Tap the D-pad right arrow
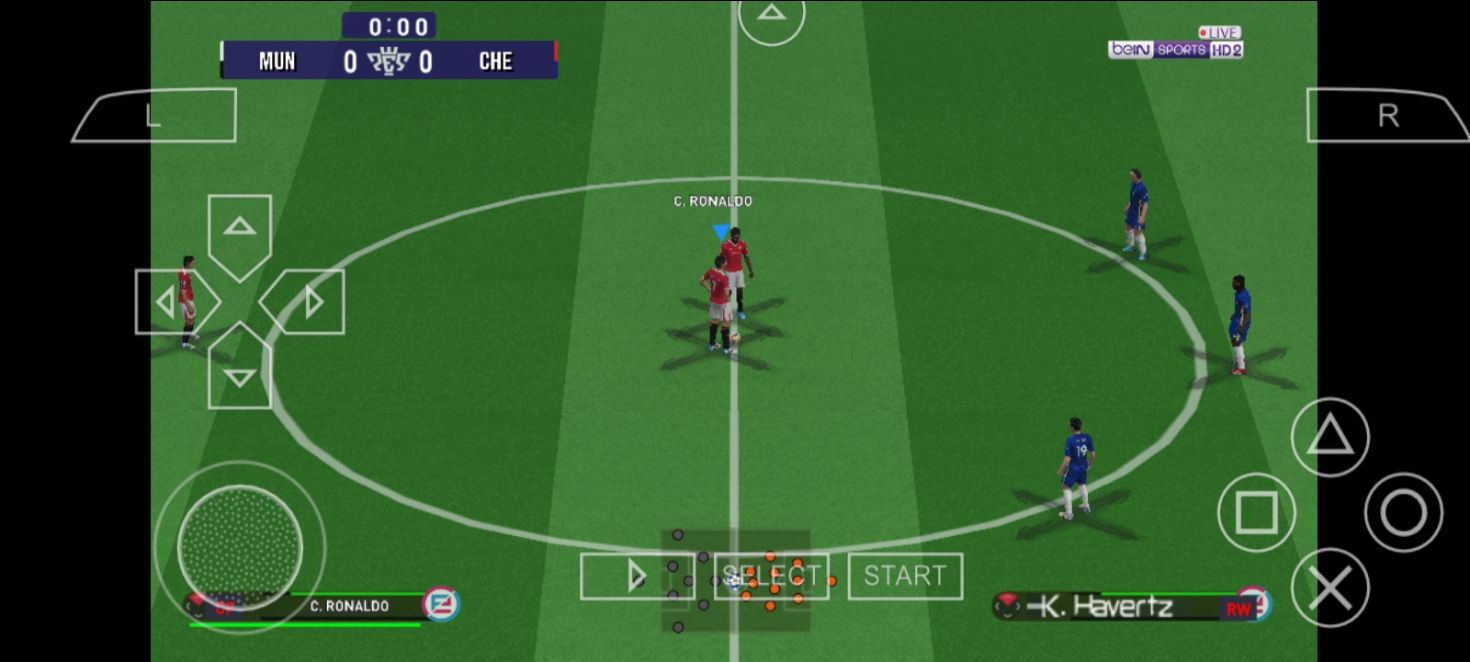This screenshot has height=662, width=1470. (x=307, y=302)
